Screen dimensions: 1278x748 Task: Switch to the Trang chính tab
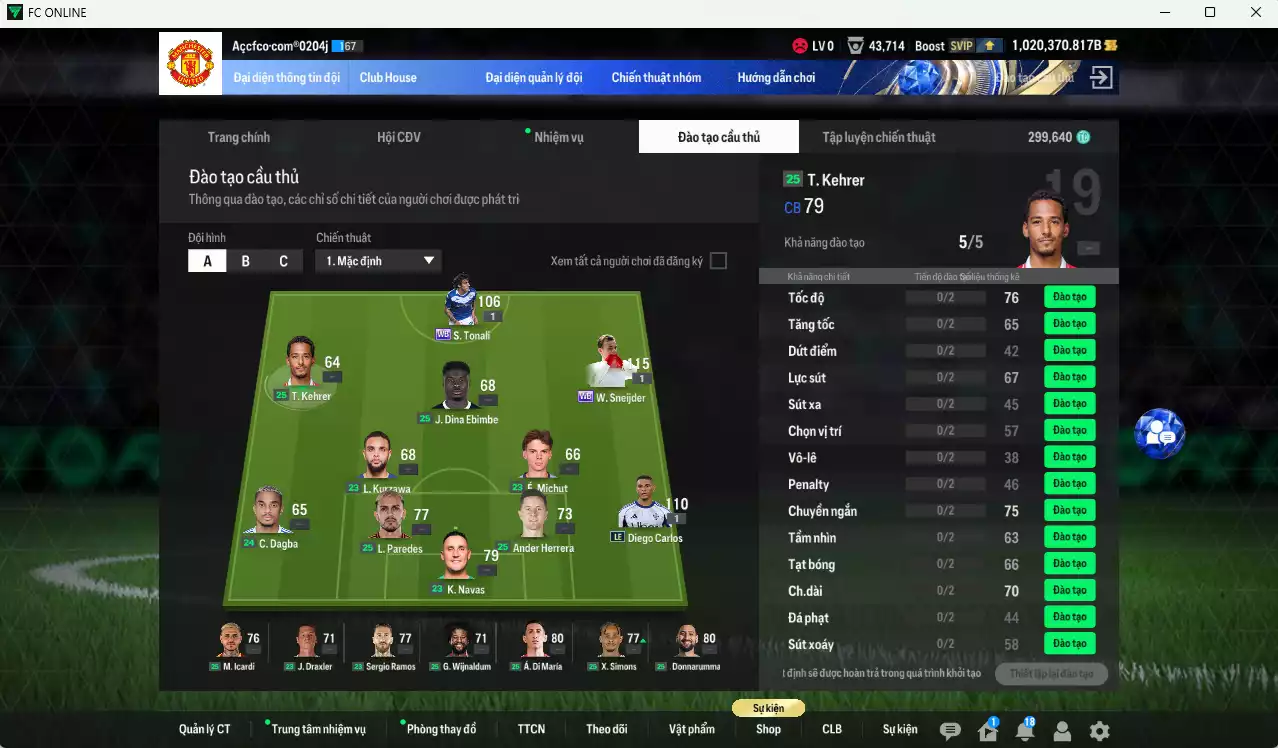238,137
